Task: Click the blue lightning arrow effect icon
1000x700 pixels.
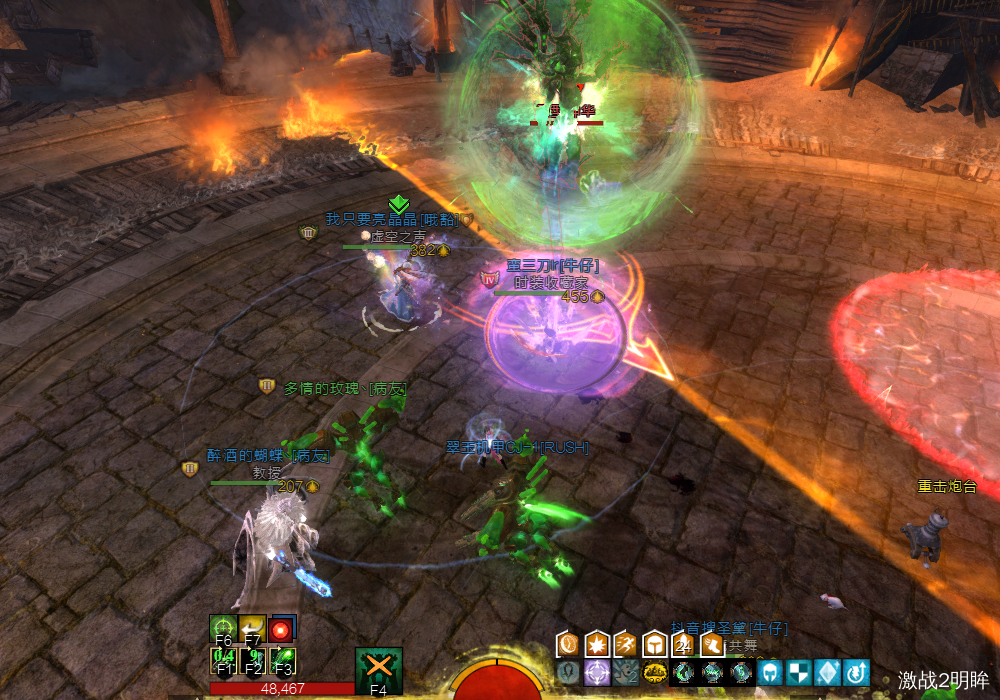Action: [x=857, y=672]
